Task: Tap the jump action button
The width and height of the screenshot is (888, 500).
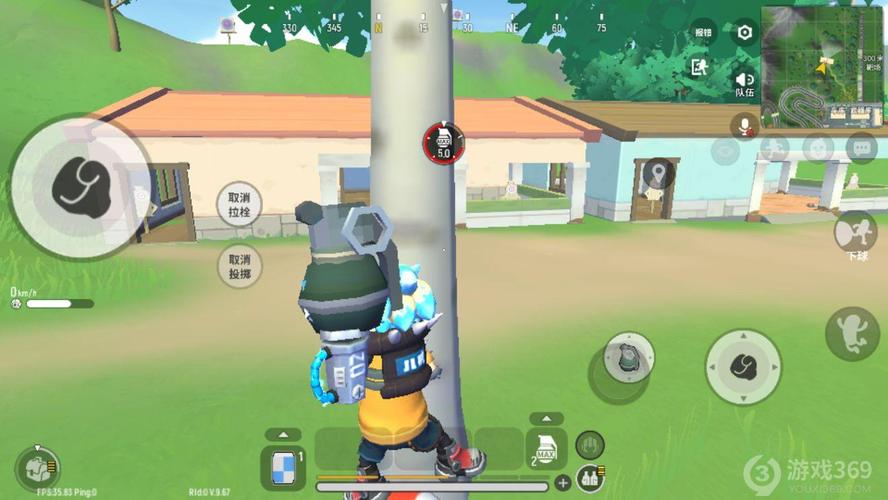Action: [852, 333]
